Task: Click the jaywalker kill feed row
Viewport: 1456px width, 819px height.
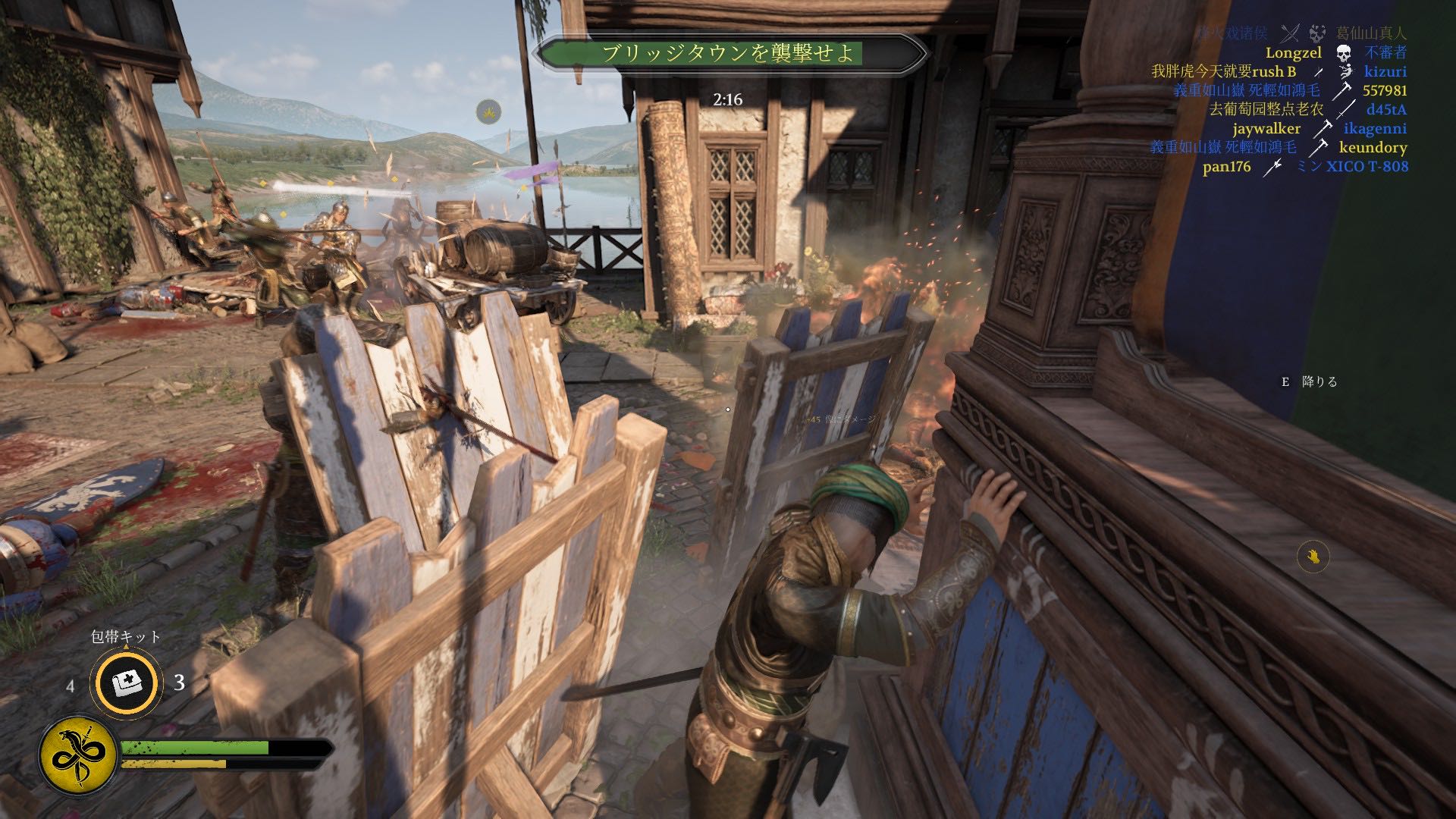Action: coord(1319,128)
